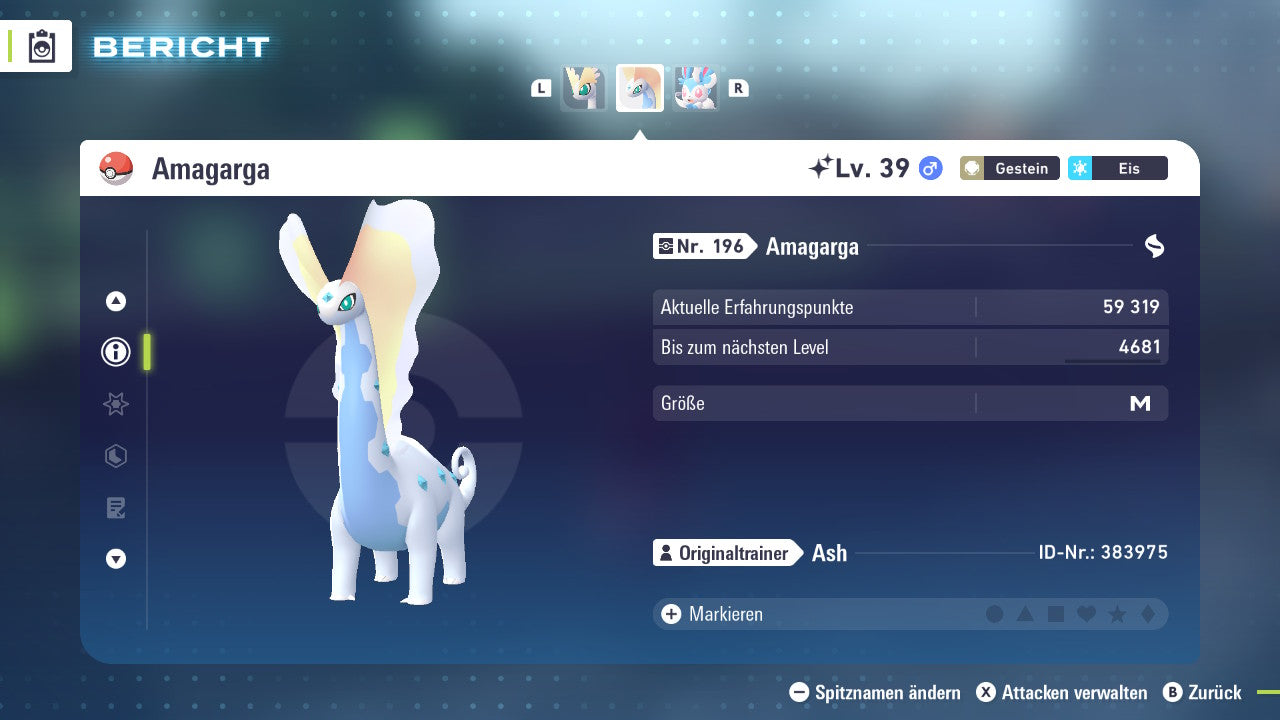Click the L shoulder button indicator
Screen dimensions: 1280x720
541,88
